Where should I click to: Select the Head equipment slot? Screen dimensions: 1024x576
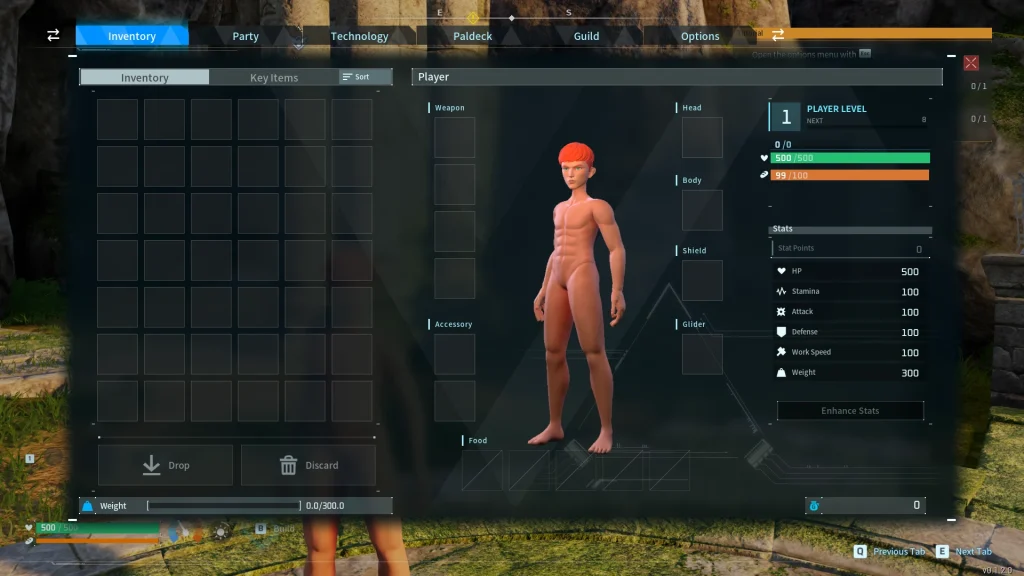[702, 138]
